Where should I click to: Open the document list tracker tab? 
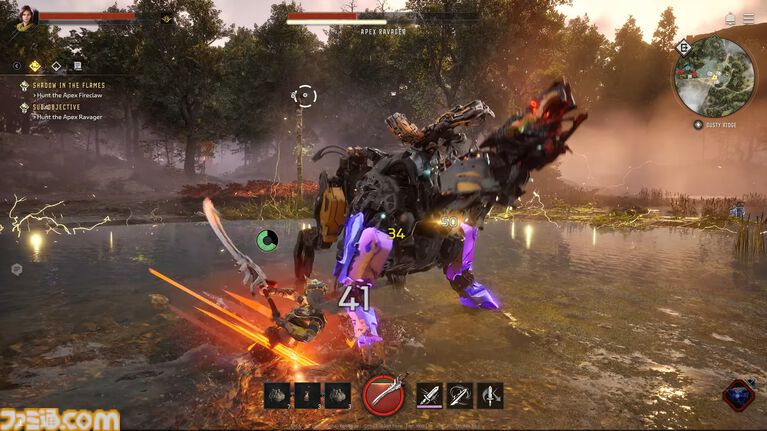tap(77, 66)
